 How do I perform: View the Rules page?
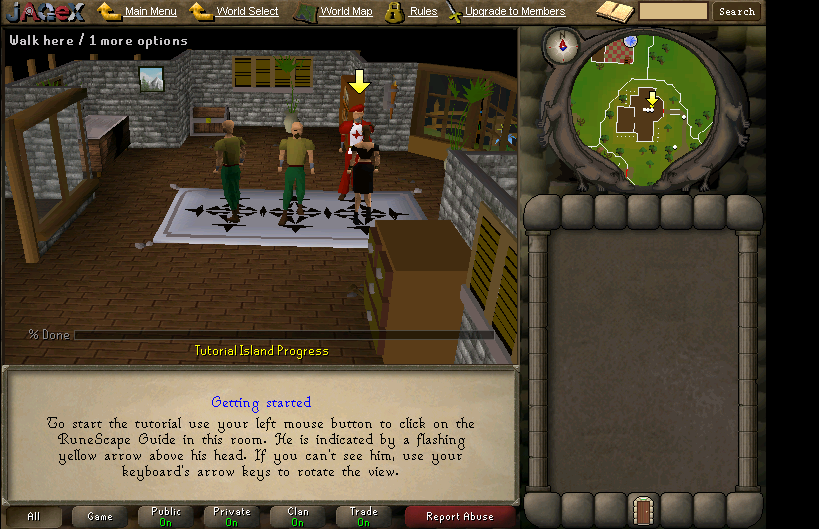tap(423, 12)
